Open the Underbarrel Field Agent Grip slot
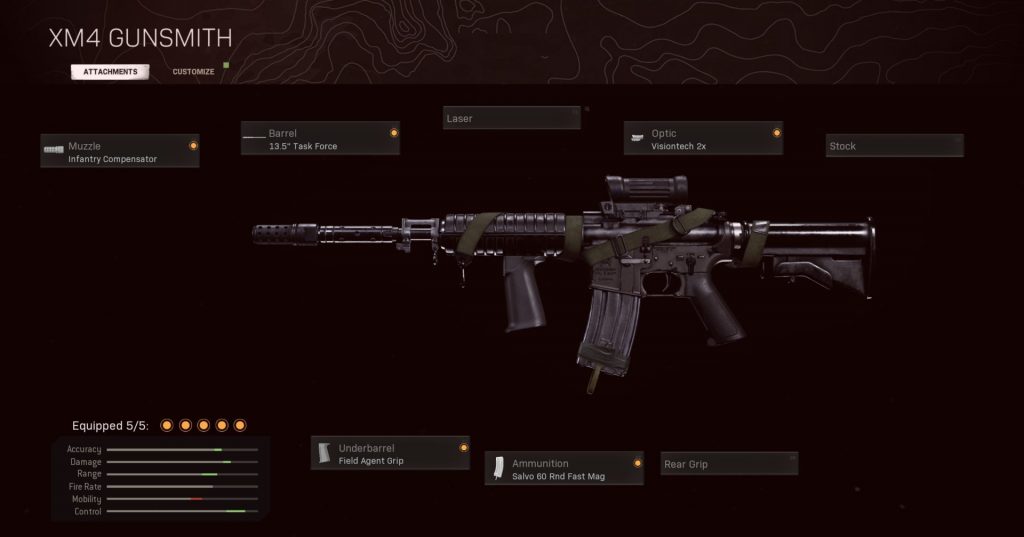This screenshot has width=1024, height=537. [x=390, y=454]
